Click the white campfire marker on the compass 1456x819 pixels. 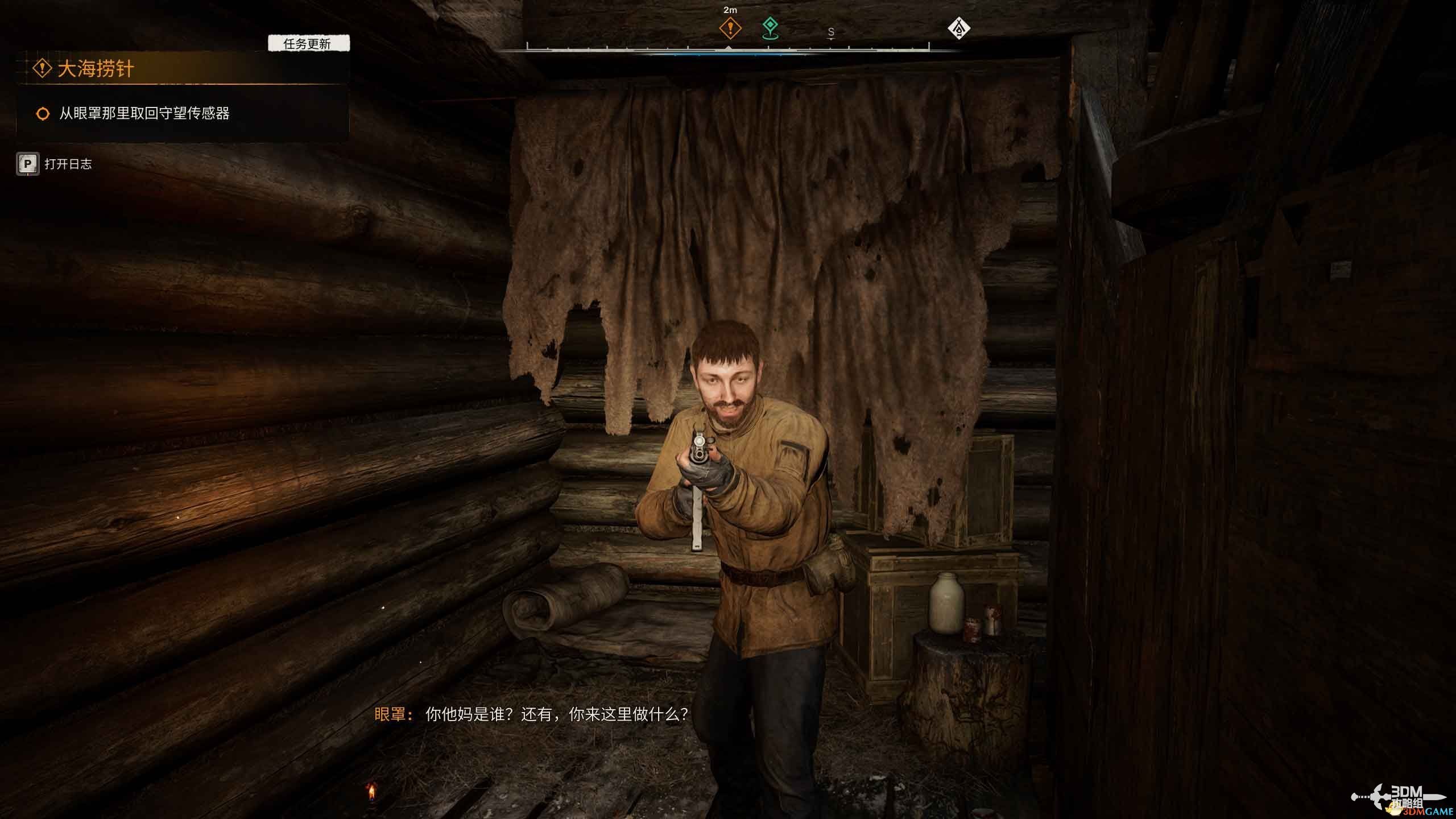pyautogui.click(x=959, y=28)
